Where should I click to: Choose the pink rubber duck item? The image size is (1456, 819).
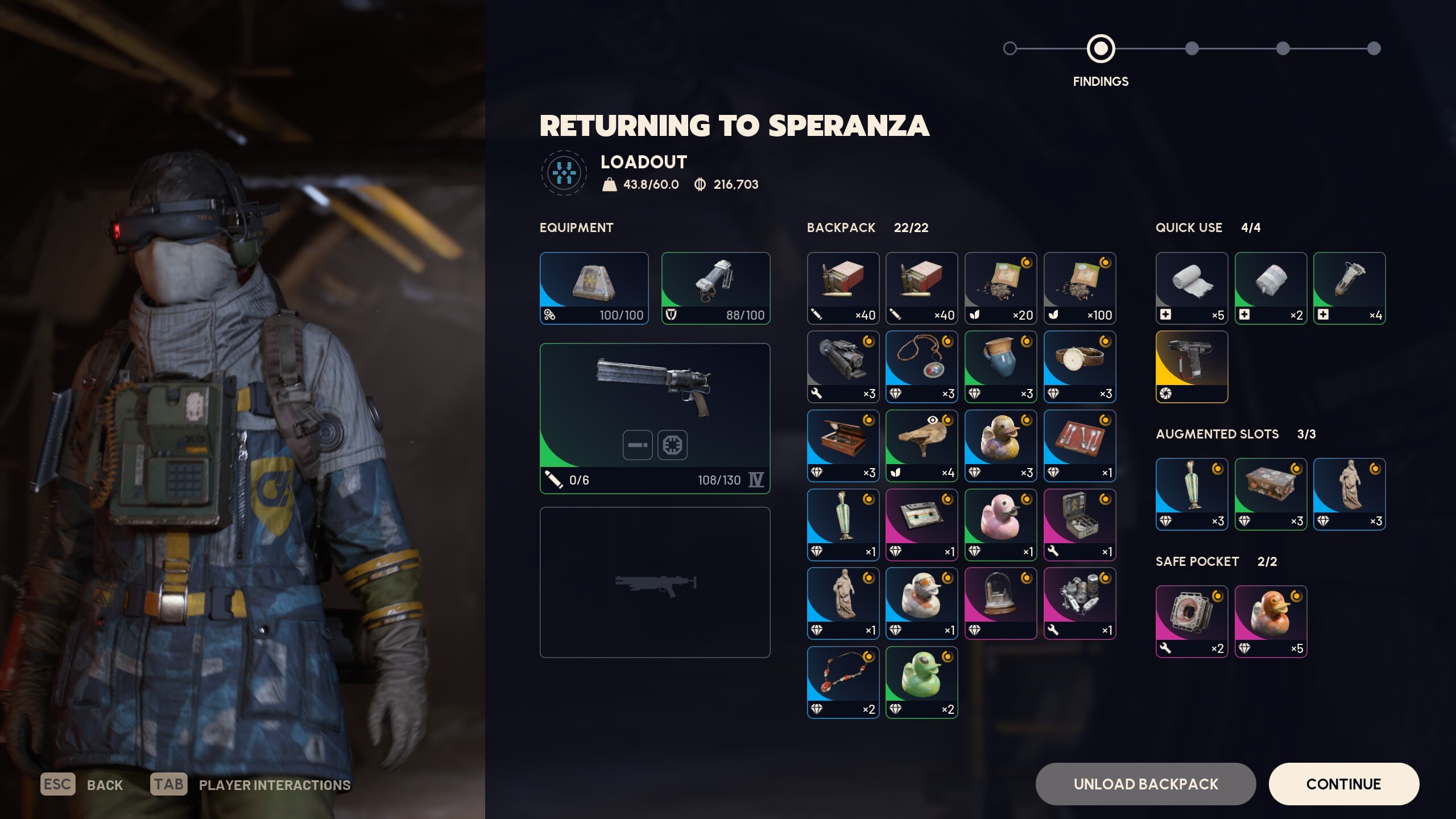[1000, 524]
